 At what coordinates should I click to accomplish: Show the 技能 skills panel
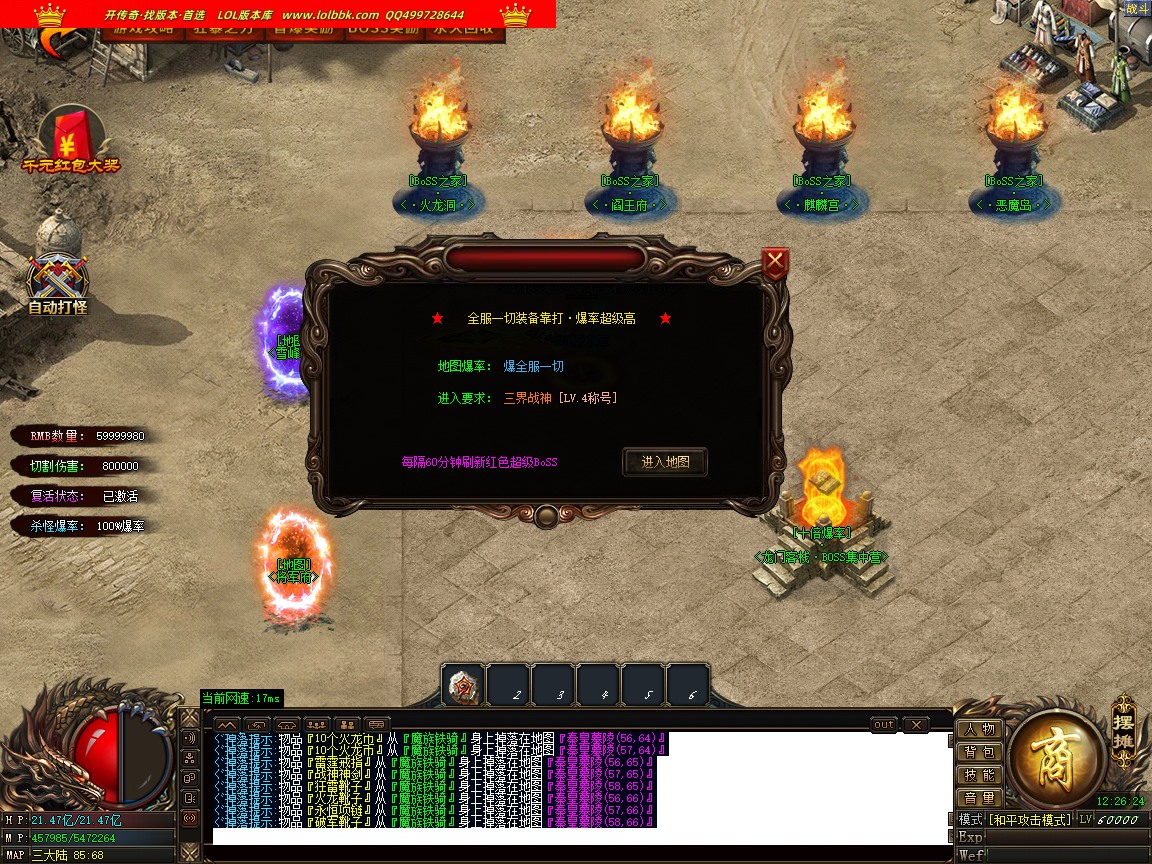[980, 775]
